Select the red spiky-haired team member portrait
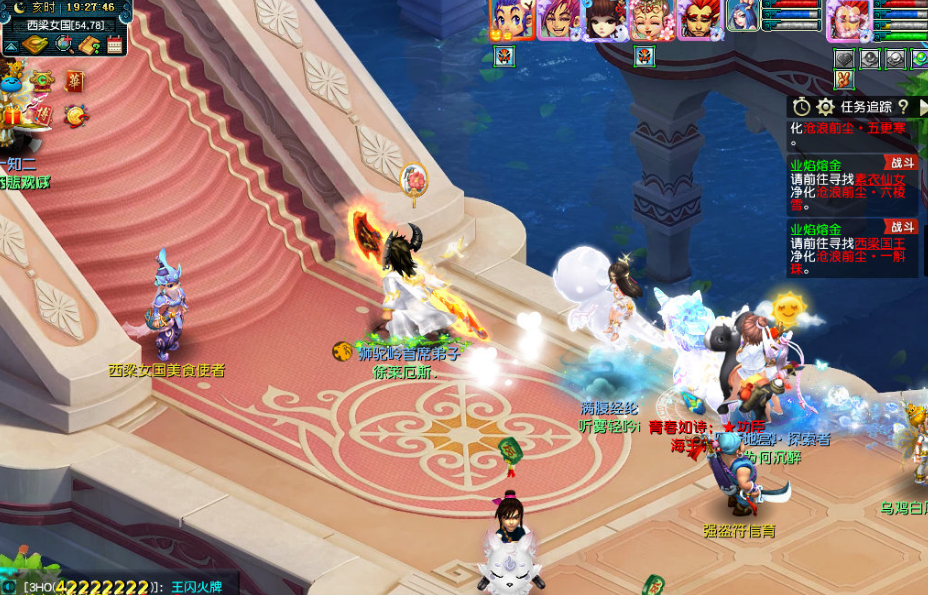 pyautogui.click(x=698, y=19)
